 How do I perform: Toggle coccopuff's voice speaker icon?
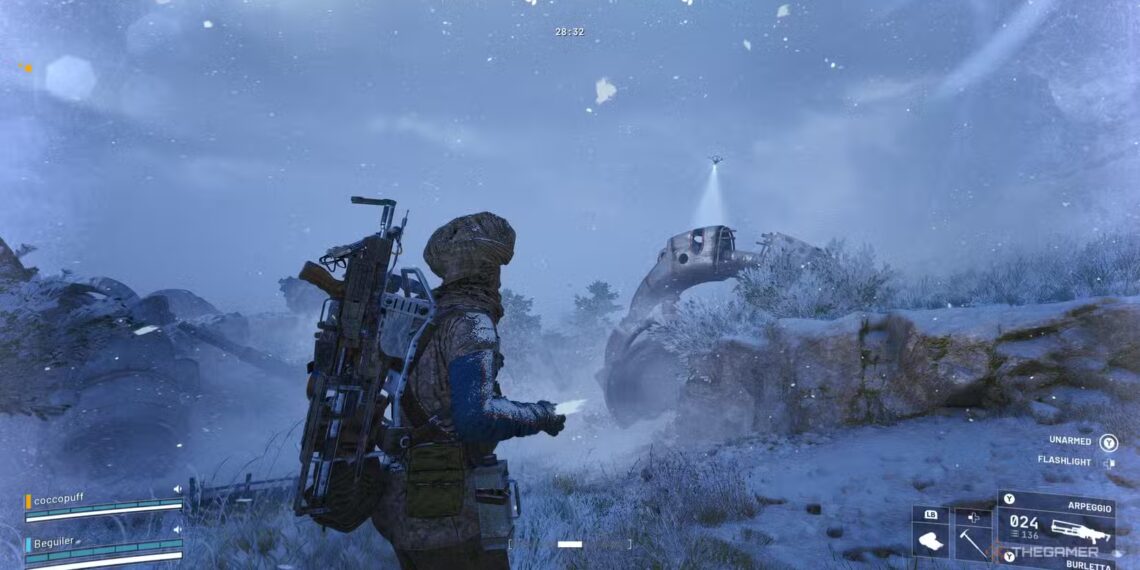(177, 489)
